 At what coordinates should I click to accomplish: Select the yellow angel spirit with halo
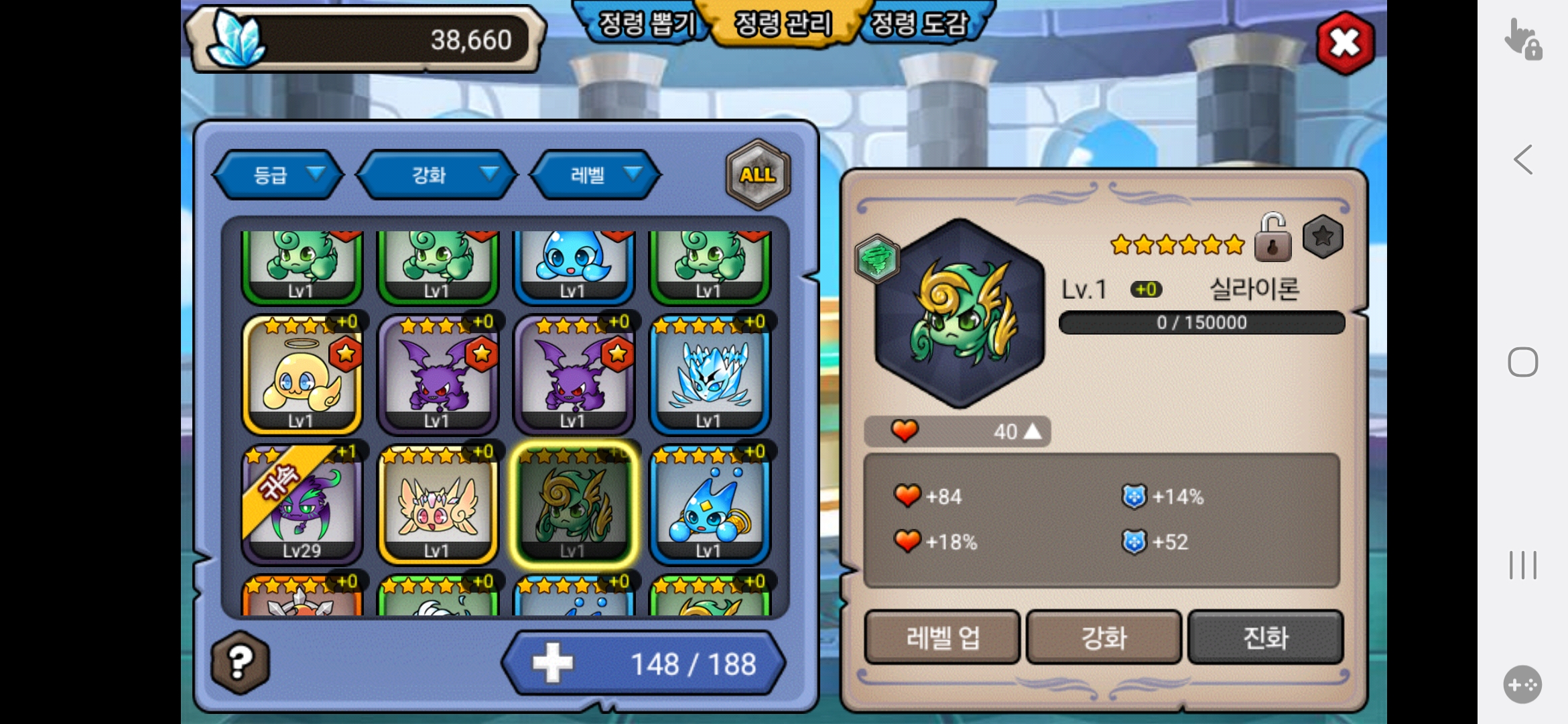(x=302, y=377)
